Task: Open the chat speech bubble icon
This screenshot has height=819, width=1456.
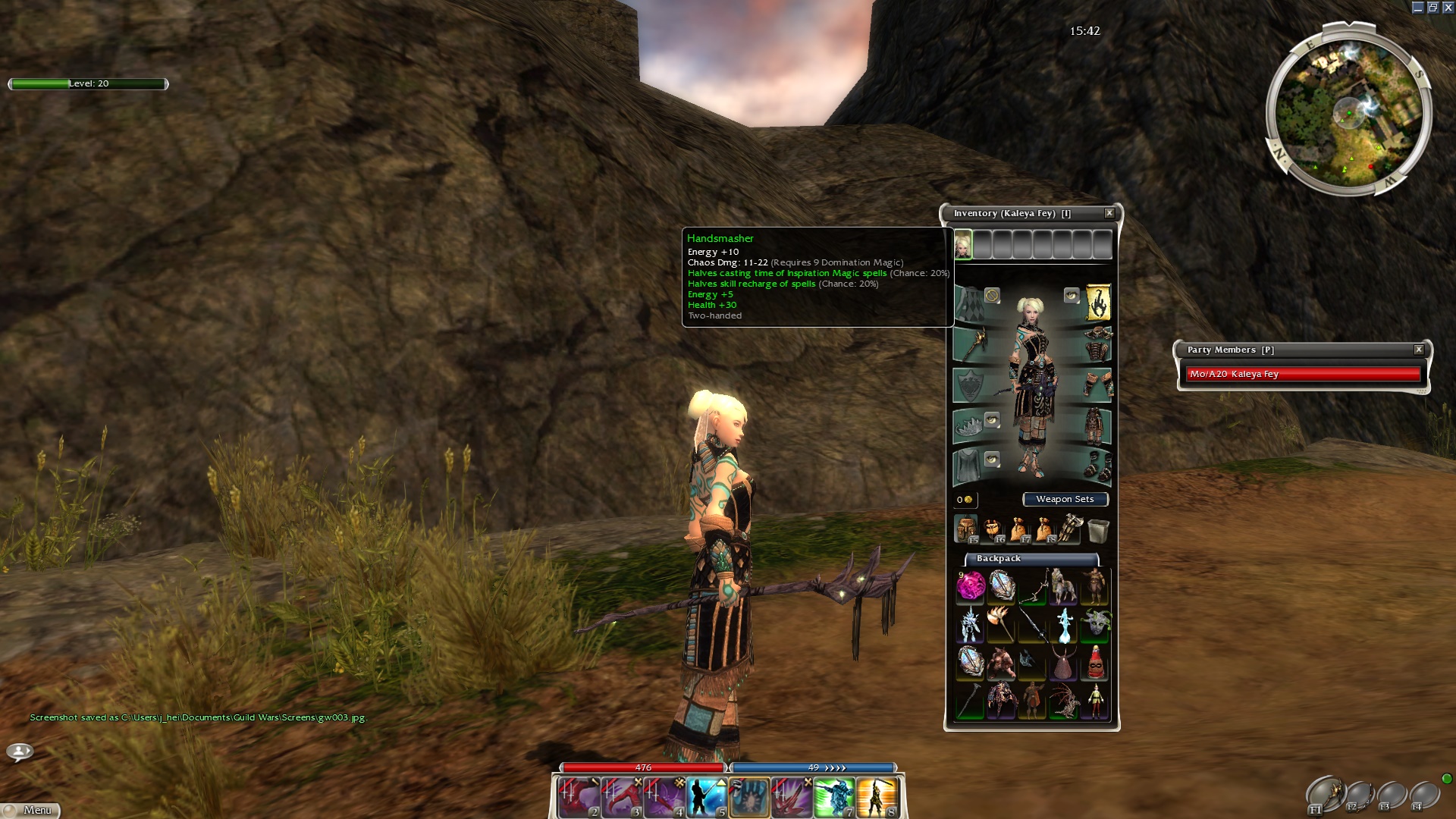Action: (x=20, y=752)
